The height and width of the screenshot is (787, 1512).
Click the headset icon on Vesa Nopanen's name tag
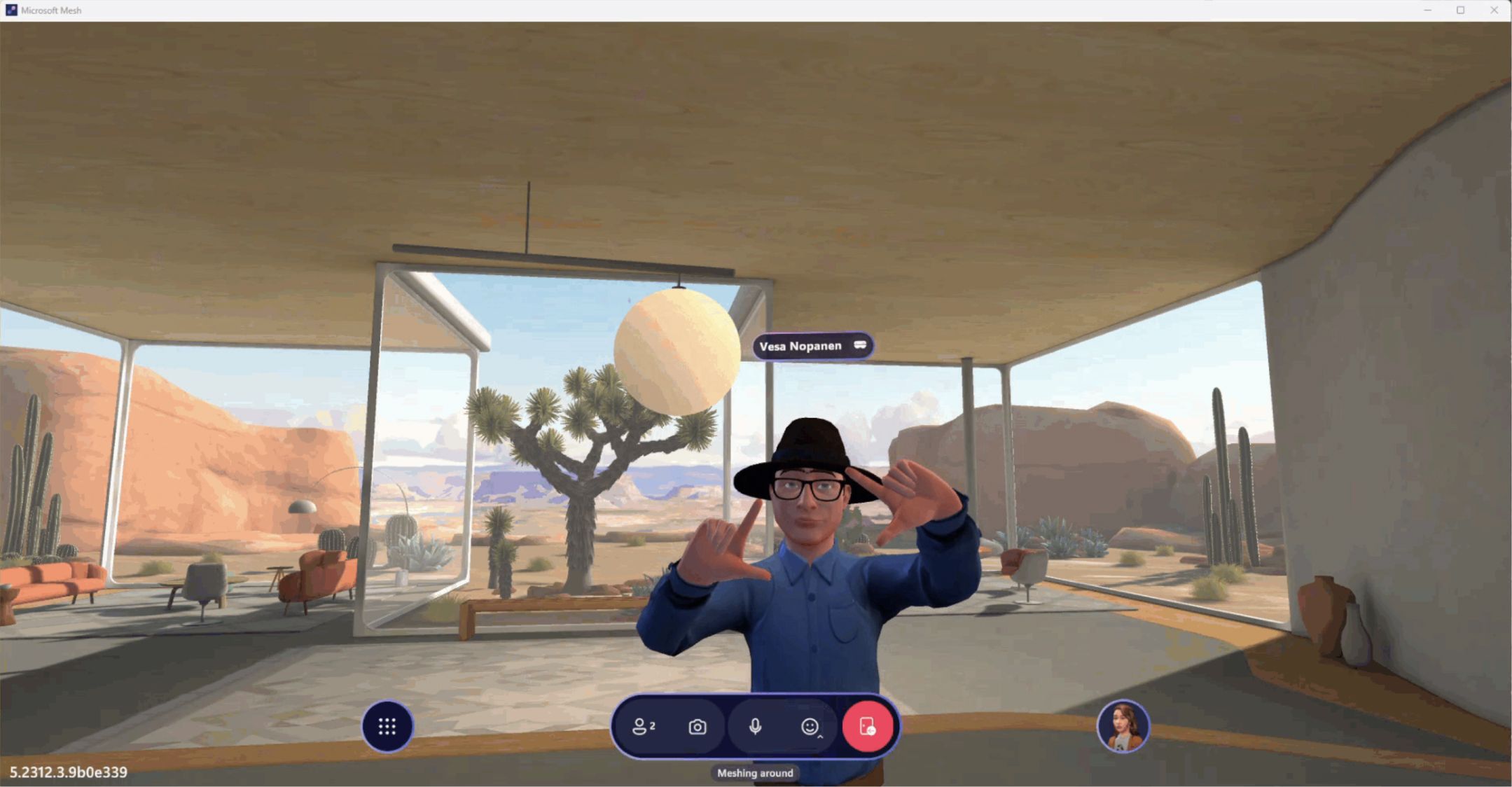(861, 344)
